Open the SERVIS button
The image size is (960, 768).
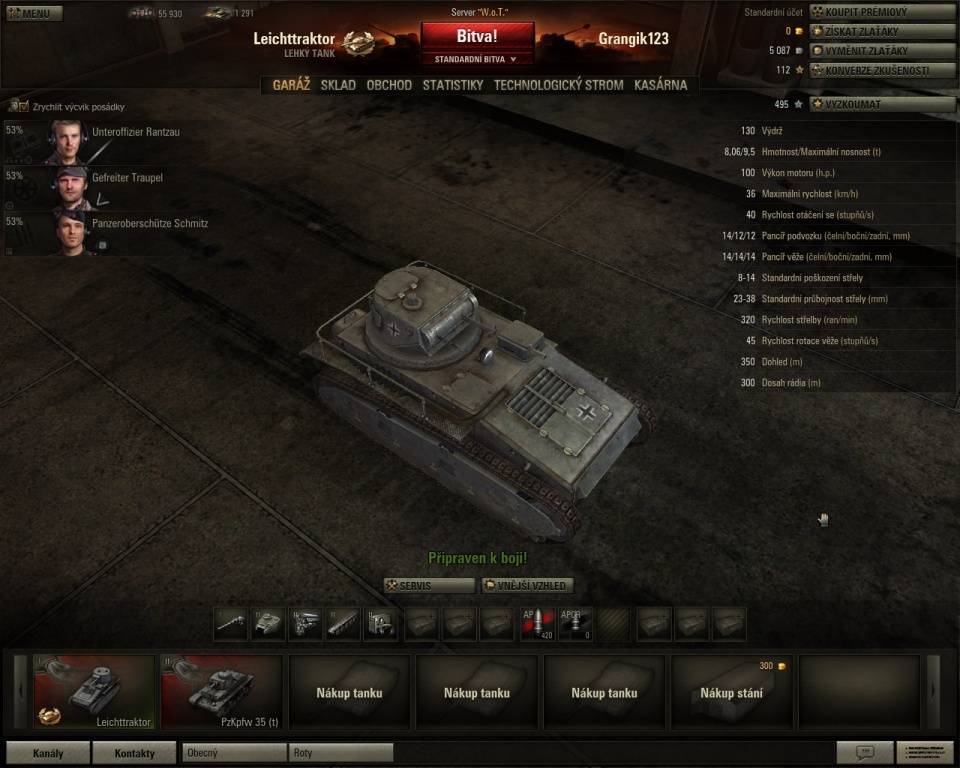point(430,586)
